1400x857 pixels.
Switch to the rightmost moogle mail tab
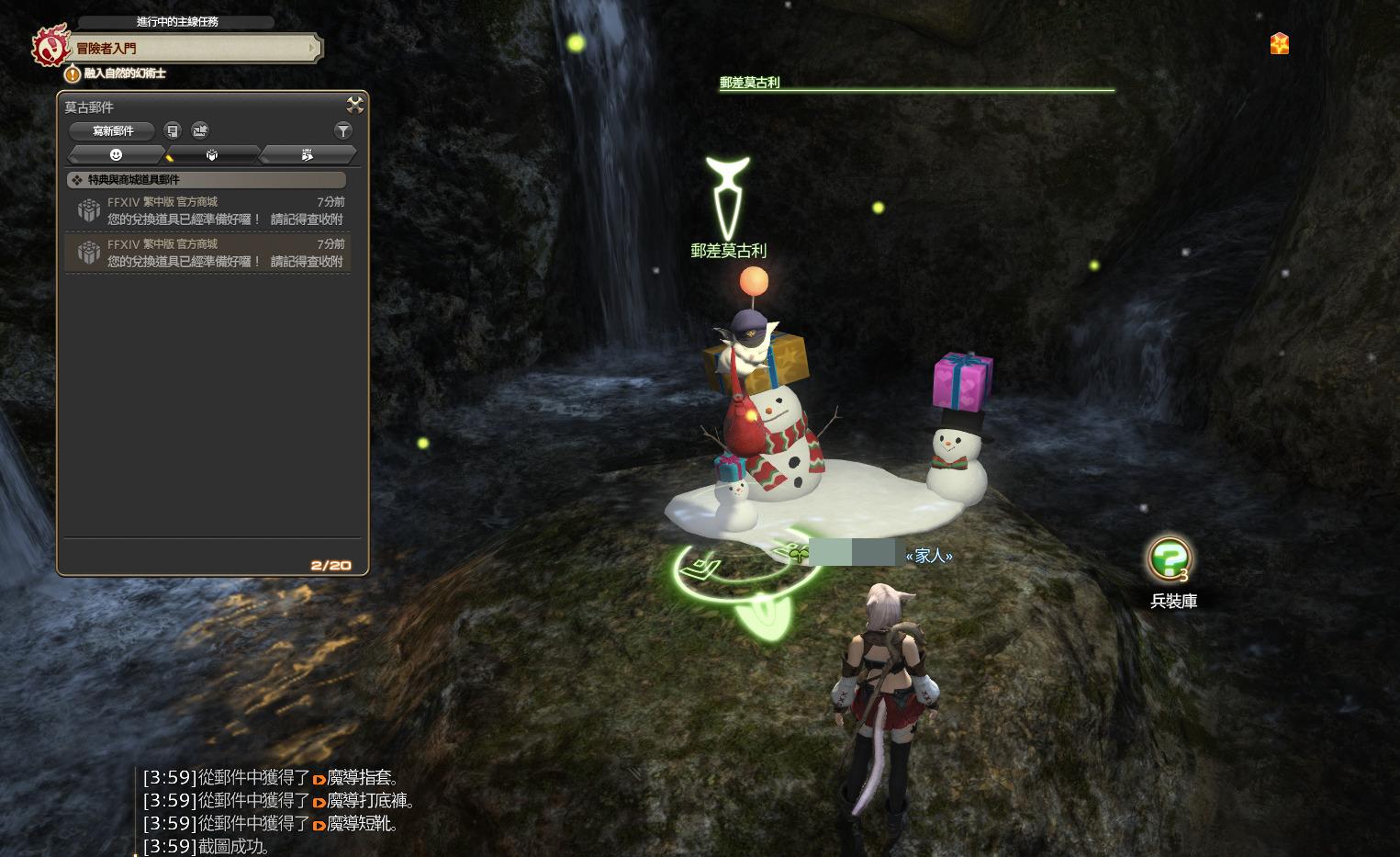point(308,154)
